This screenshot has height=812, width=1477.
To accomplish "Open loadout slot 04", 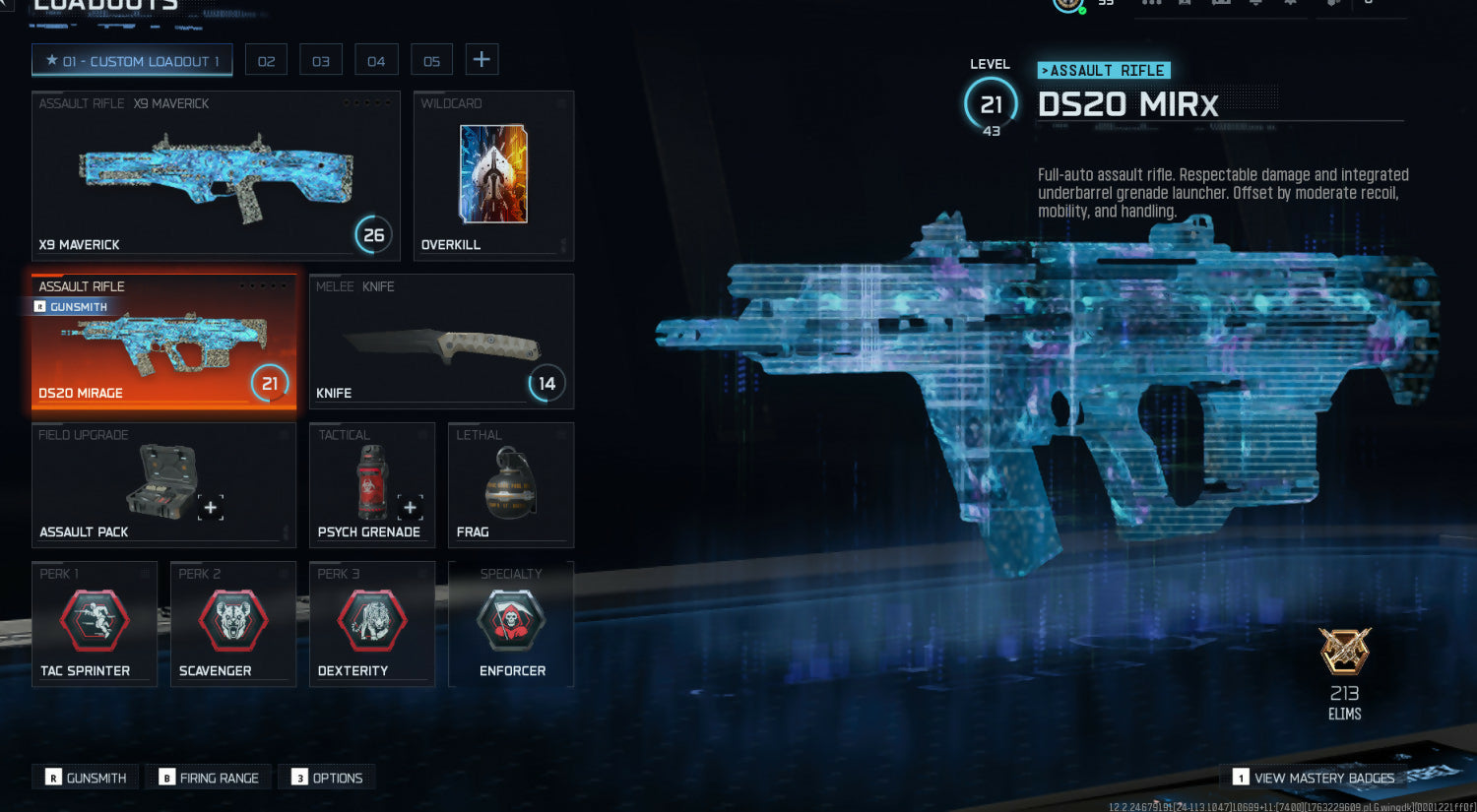I will click(376, 60).
